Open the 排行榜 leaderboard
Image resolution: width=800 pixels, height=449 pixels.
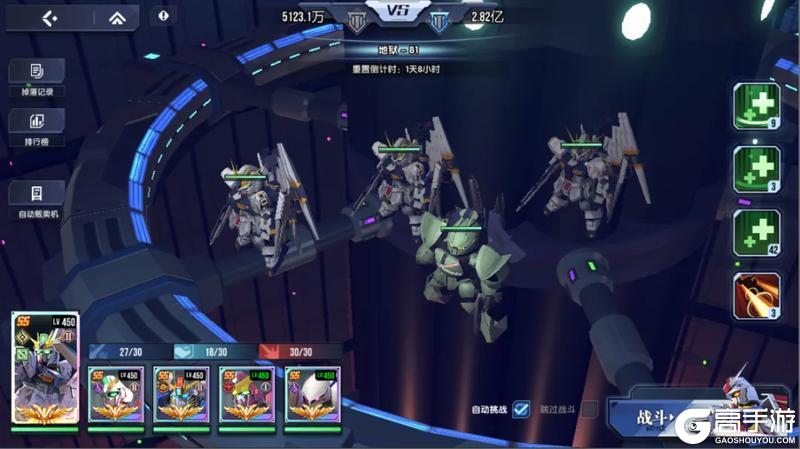(36, 126)
